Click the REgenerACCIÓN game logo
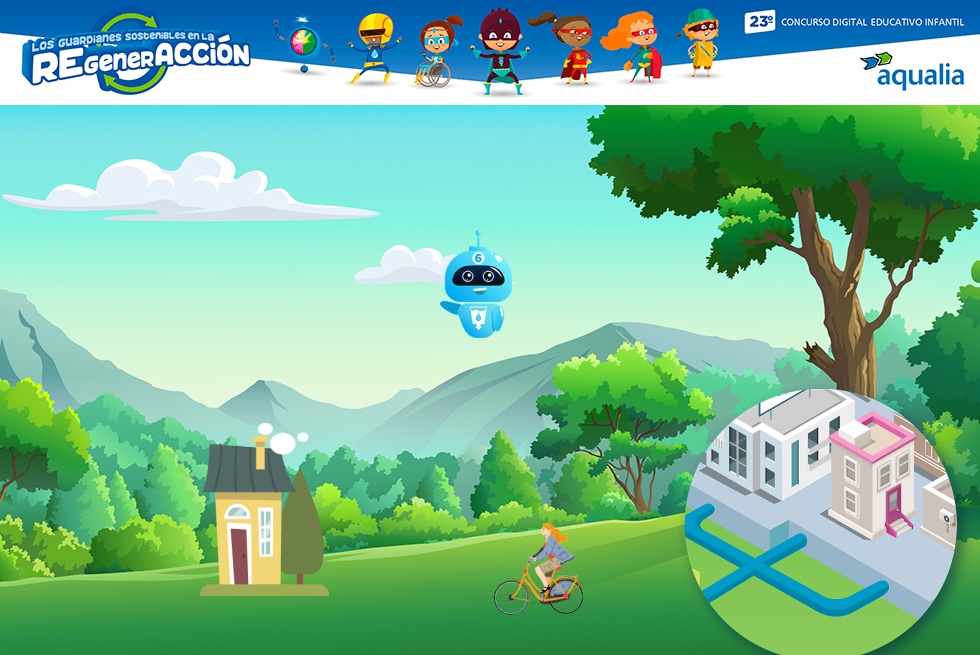 [x=138, y=55]
